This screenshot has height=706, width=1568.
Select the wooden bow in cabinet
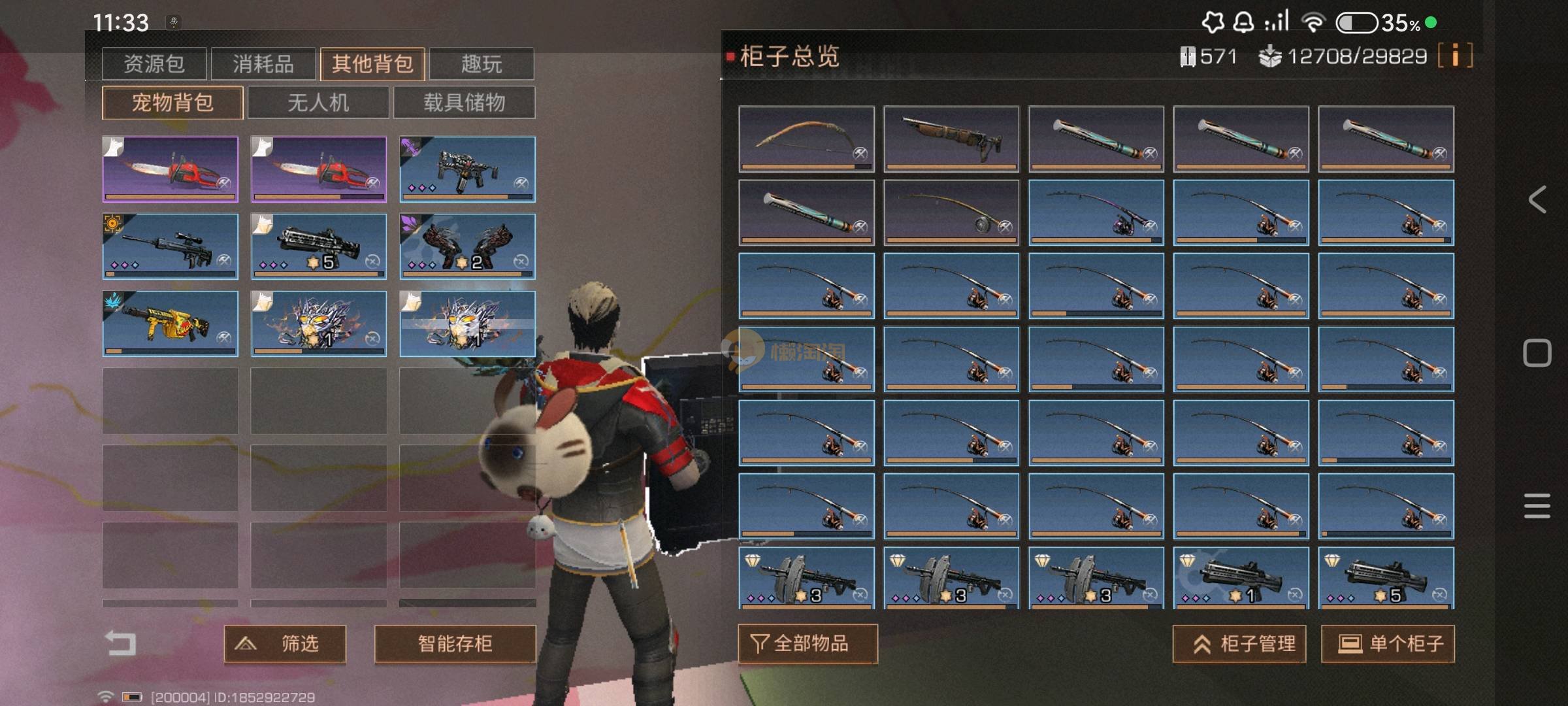tap(806, 139)
